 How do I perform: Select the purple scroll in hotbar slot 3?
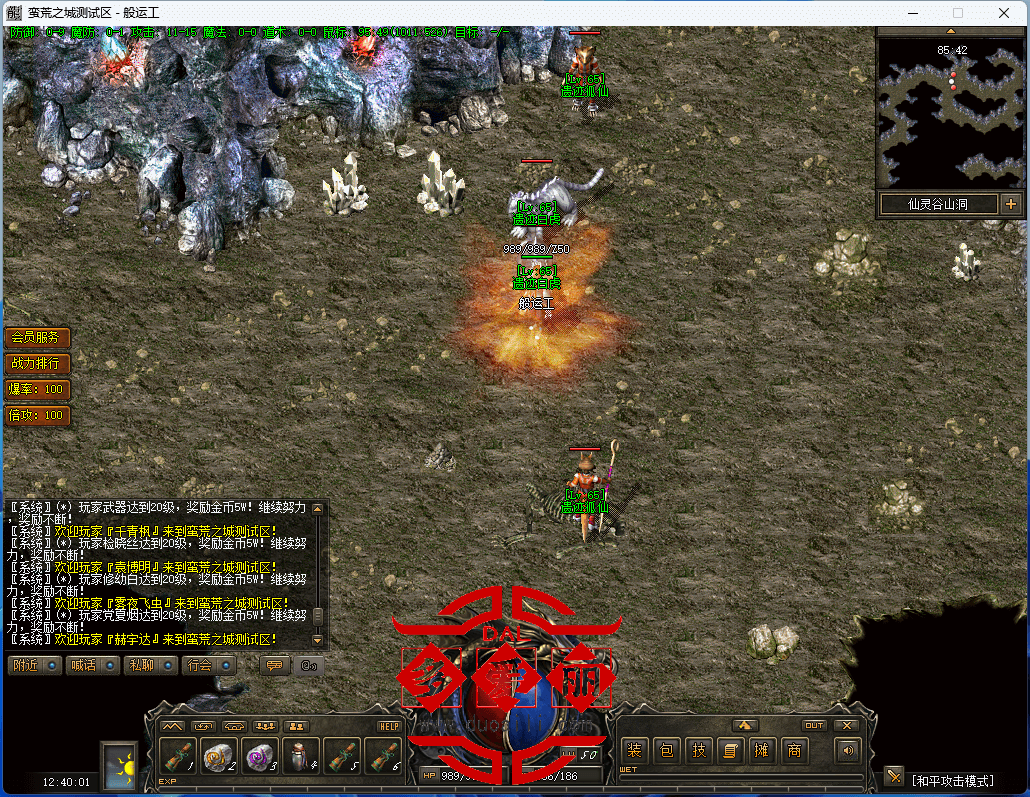(260, 757)
